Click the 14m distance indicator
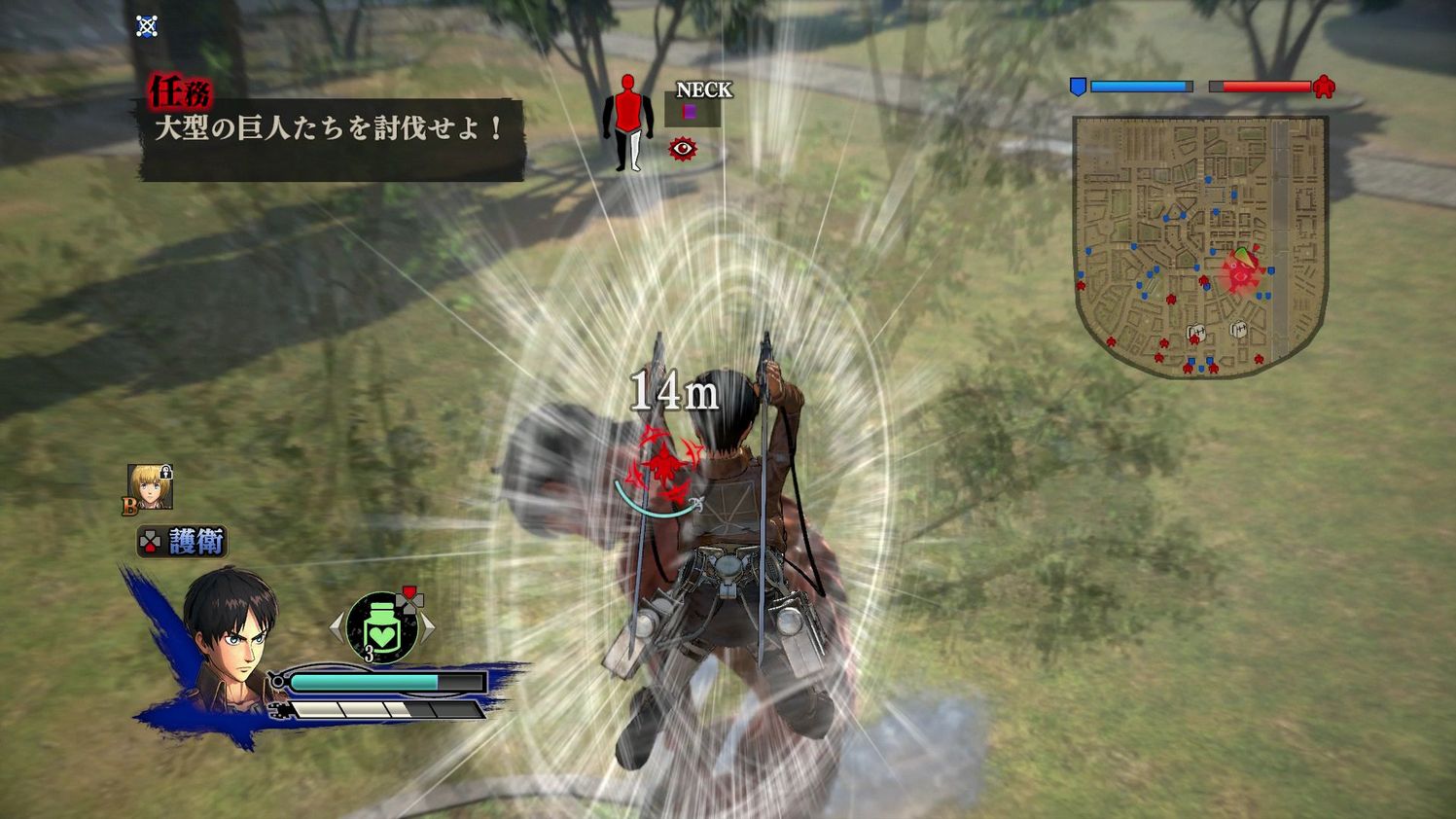The height and width of the screenshot is (819, 1456). coord(675,391)
